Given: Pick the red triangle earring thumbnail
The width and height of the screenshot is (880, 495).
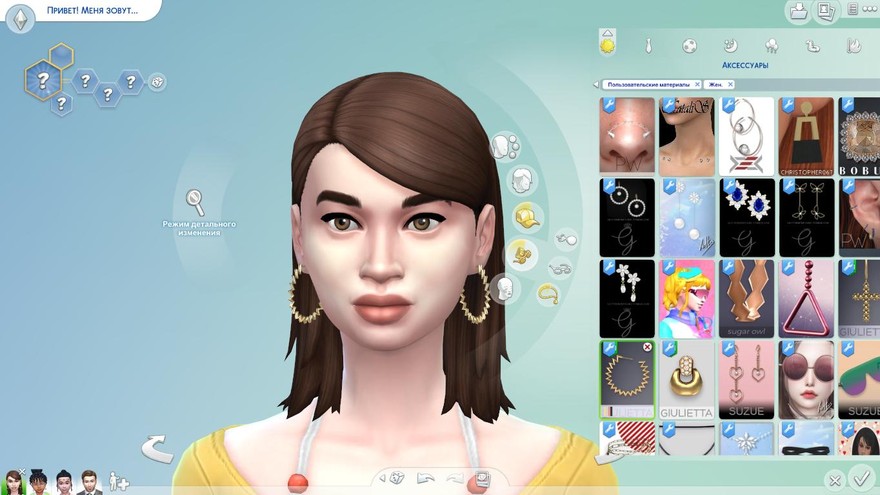Looking at the screenshot, I should (806, 299).
